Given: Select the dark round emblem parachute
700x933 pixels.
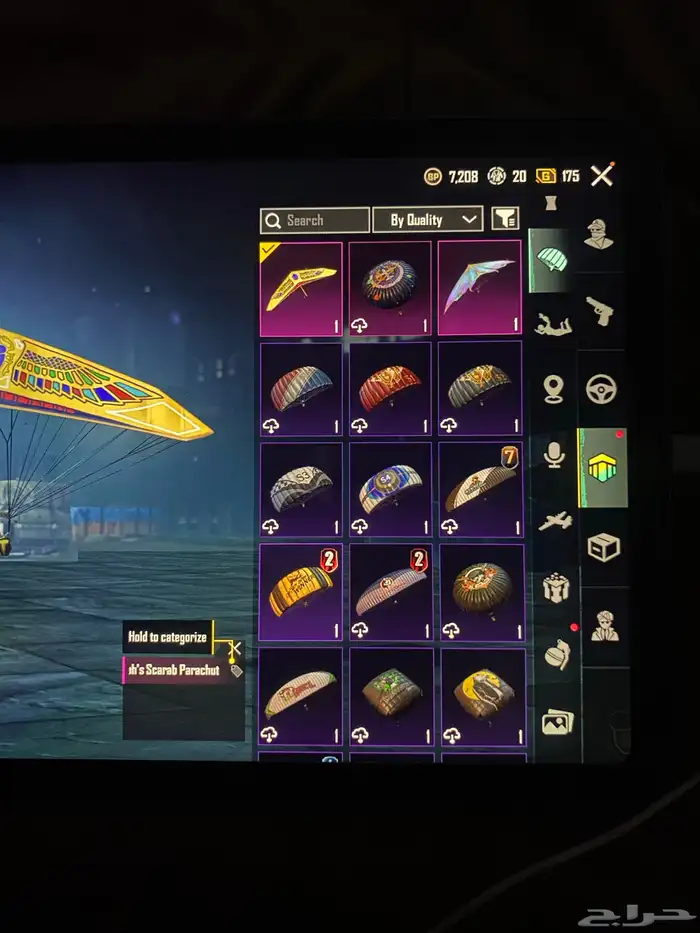Looking at the screenshot, I should [390, 287].
